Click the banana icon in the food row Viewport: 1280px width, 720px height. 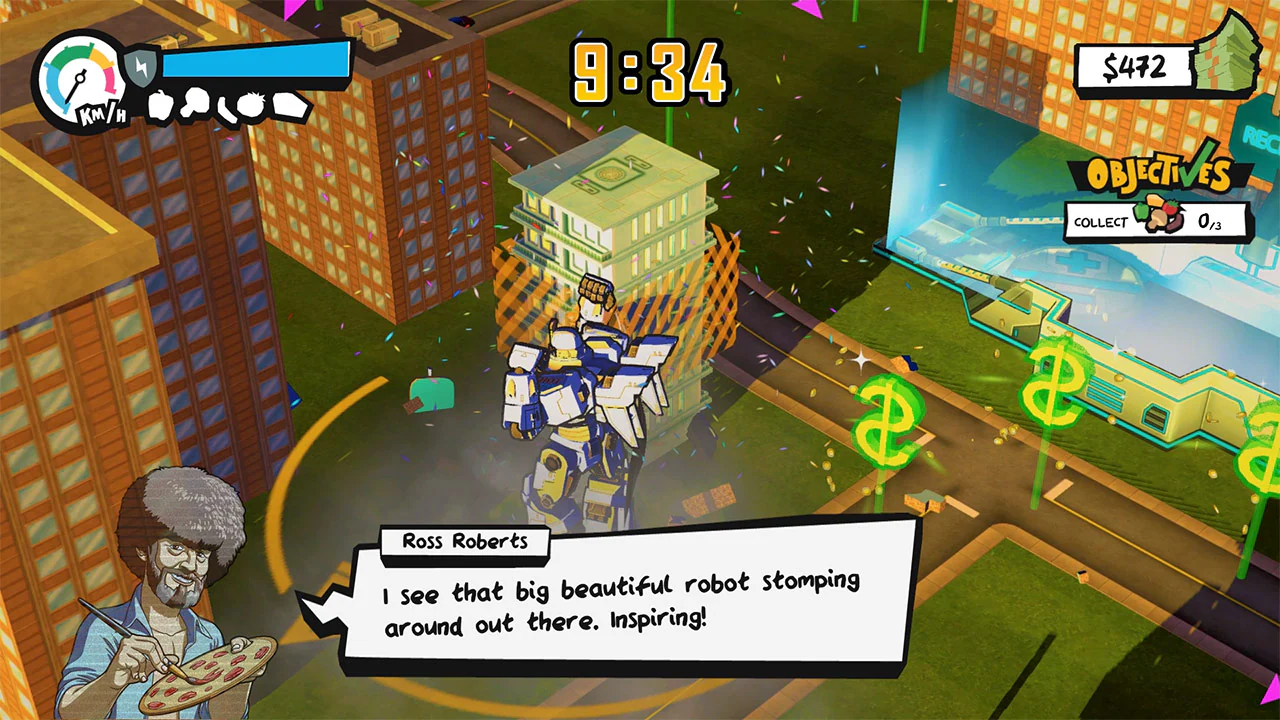225,105
